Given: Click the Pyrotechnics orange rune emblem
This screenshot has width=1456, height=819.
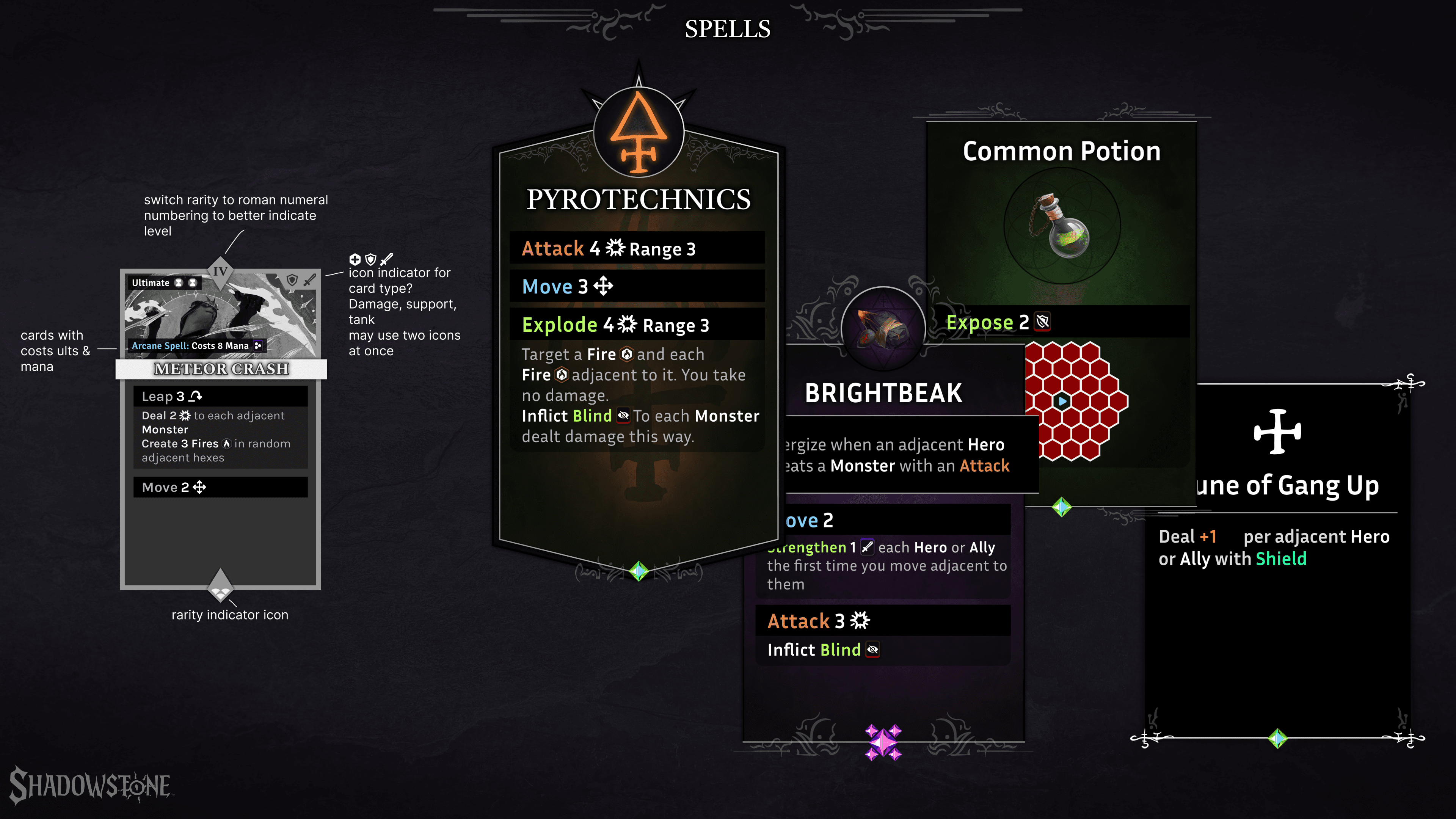Looking at the screenshot, I should click(639, 133).
